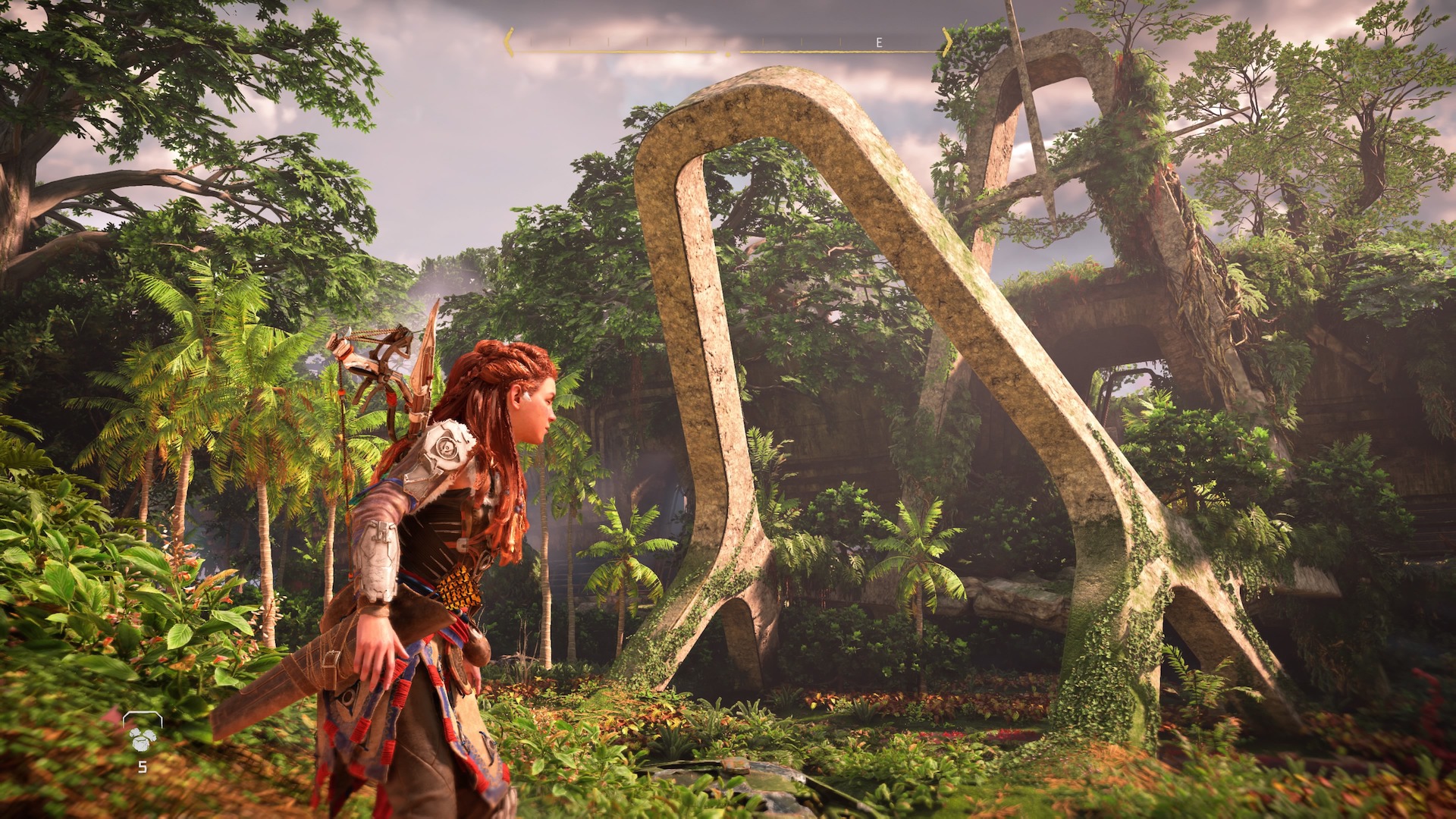Image resolution: width=1456 pixels, height=819 pixels.
Task: Click the compass bar showing East
Action: [728, 44]
